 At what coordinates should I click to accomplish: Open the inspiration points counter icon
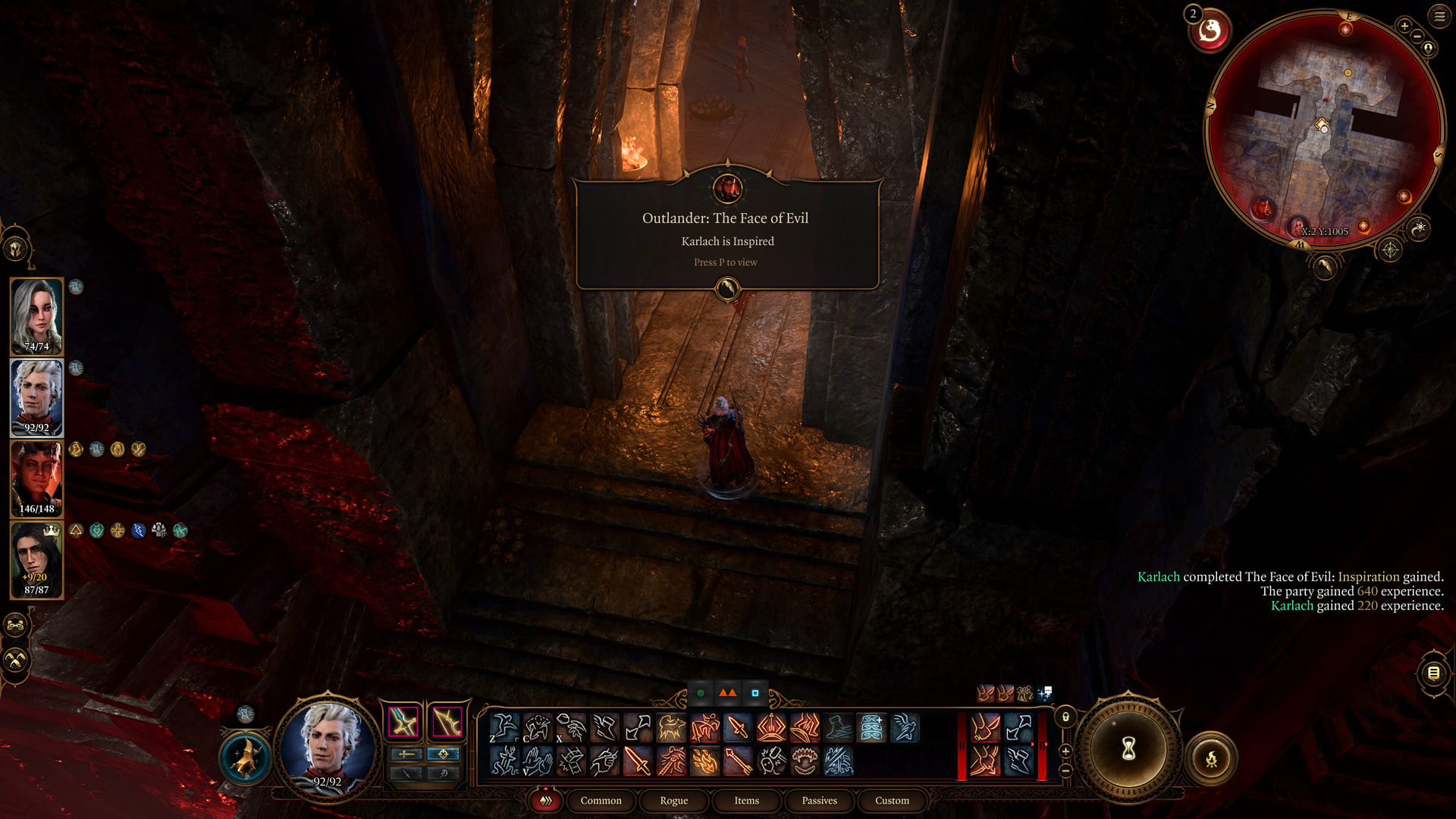click(x=1210, y=32)
